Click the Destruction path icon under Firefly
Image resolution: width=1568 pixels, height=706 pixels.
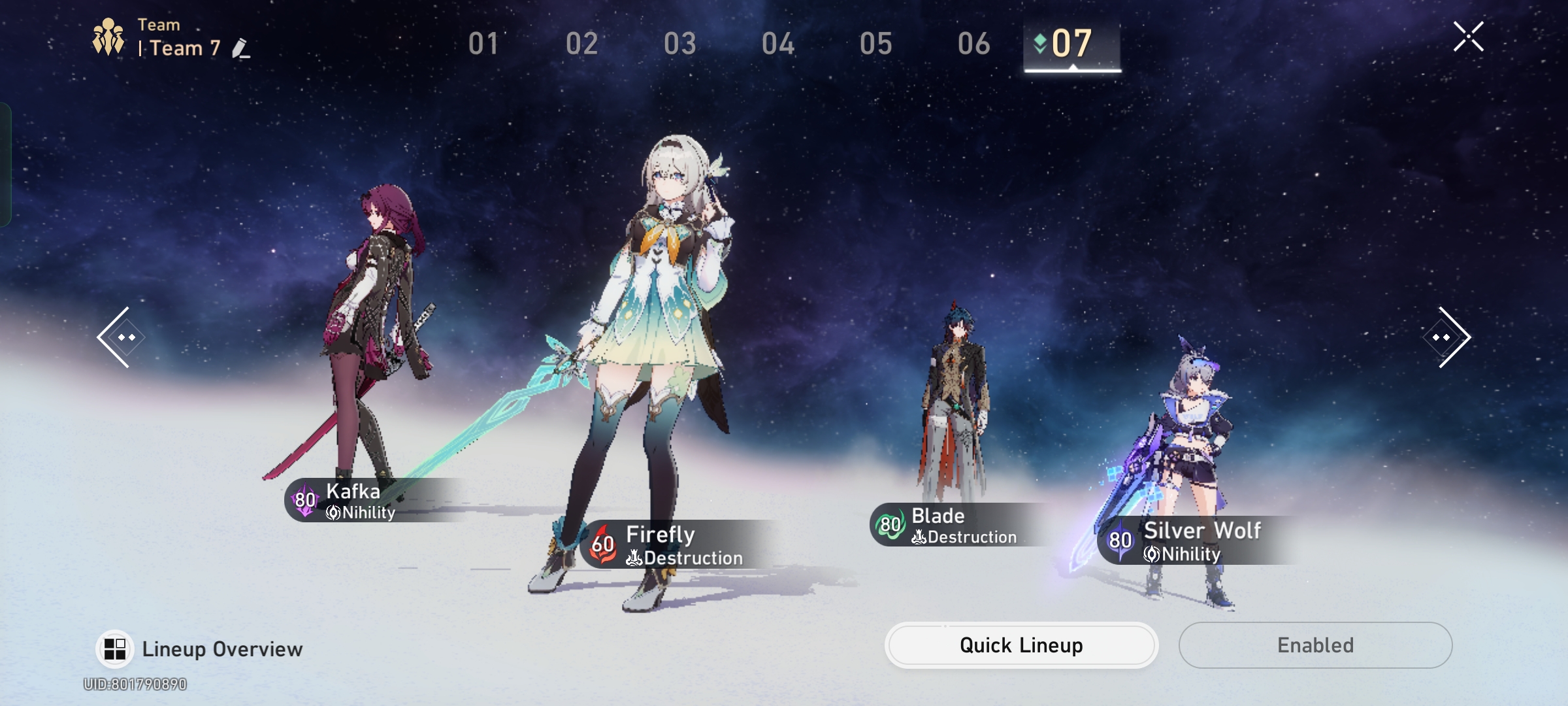pyautogui.click(x=634, y=558)
